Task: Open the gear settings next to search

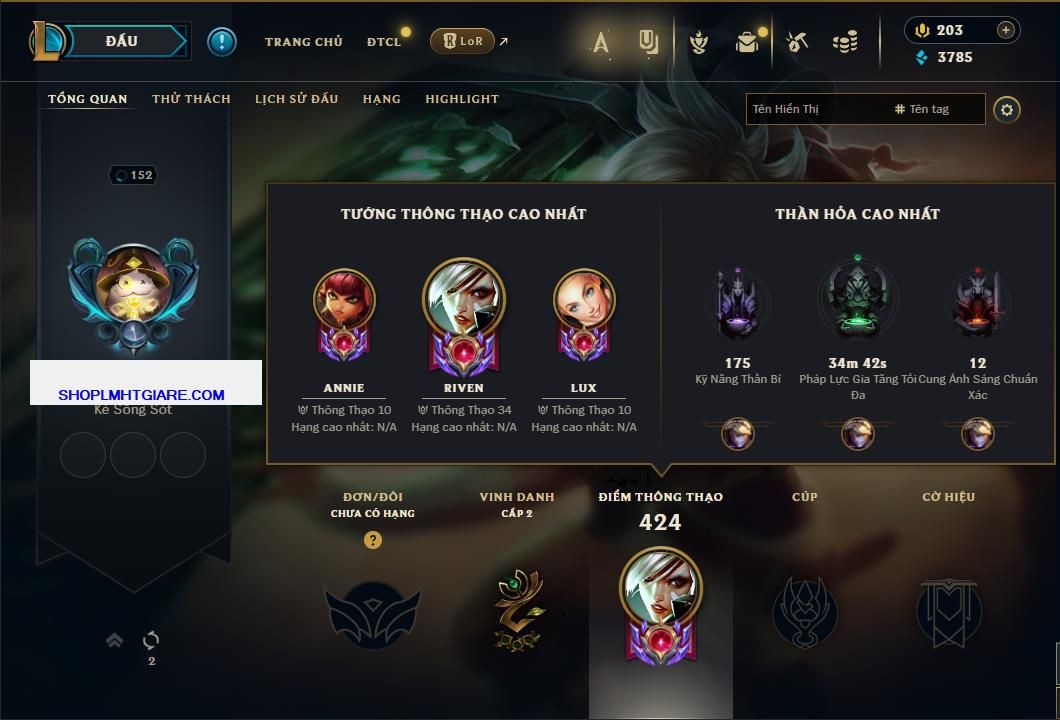Action: click(1007, 109)
